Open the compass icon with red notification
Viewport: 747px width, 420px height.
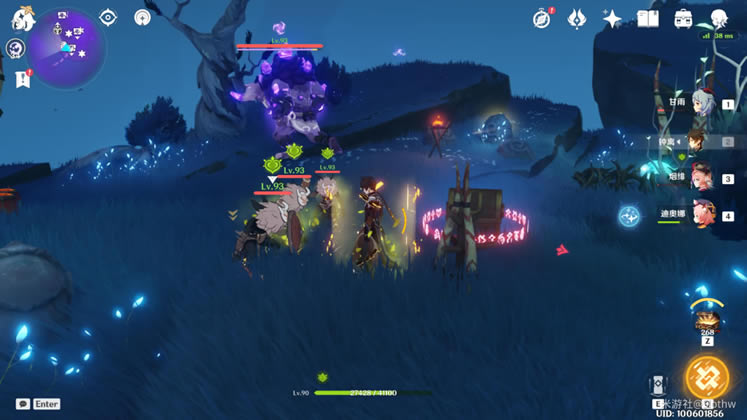click(x=542, y=19)
